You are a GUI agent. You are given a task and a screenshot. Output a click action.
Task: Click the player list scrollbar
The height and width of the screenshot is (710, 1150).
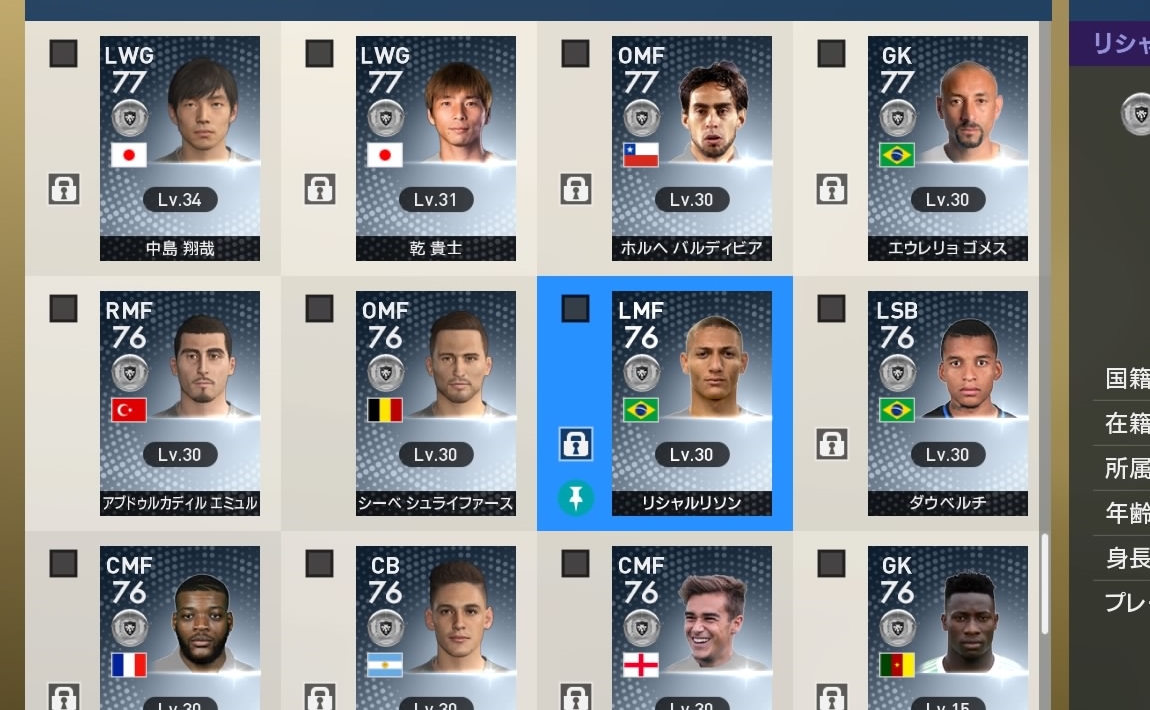pyautogui.click(x=1045, y=584)
